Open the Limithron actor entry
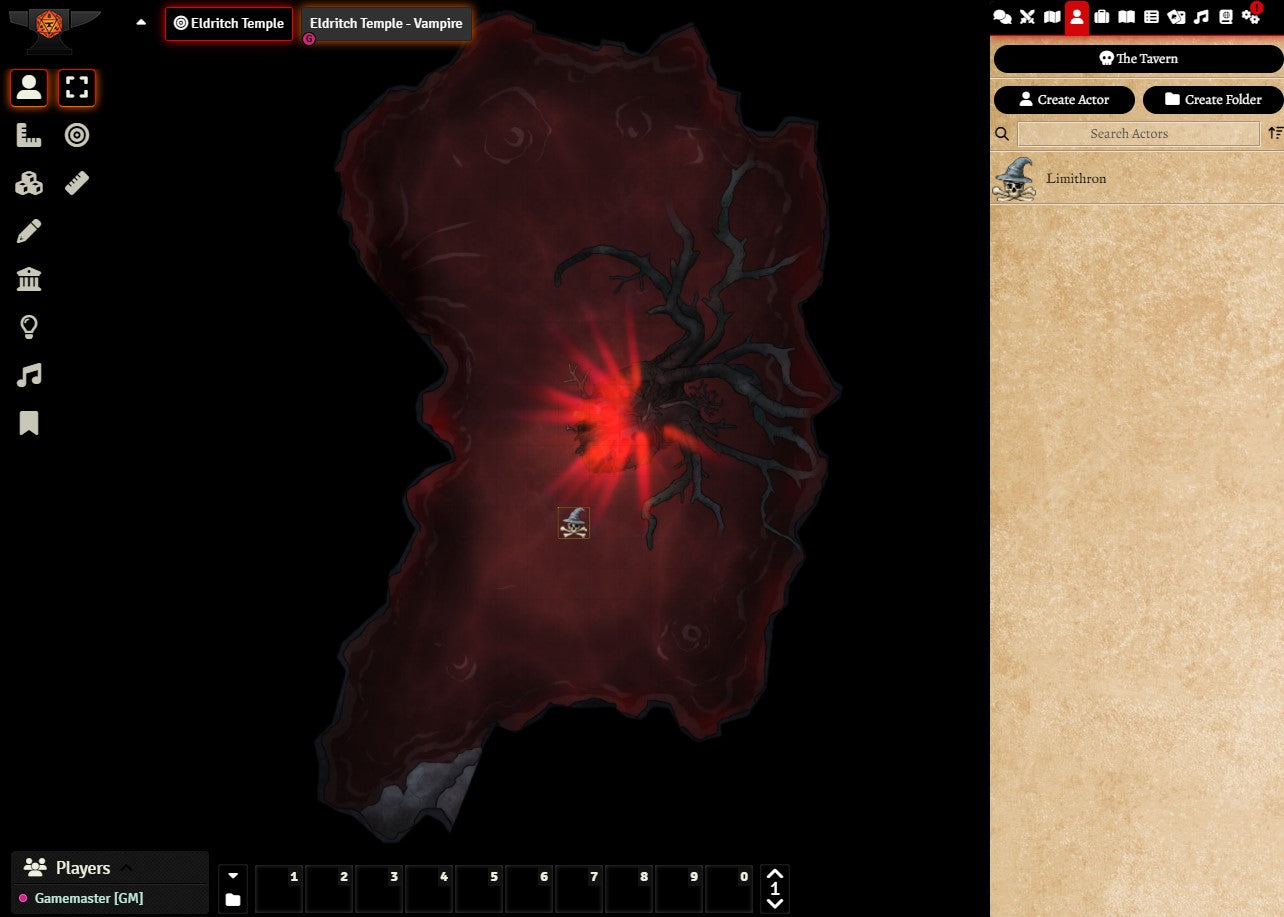The image size is (1284, 917). pos(1076,179)
